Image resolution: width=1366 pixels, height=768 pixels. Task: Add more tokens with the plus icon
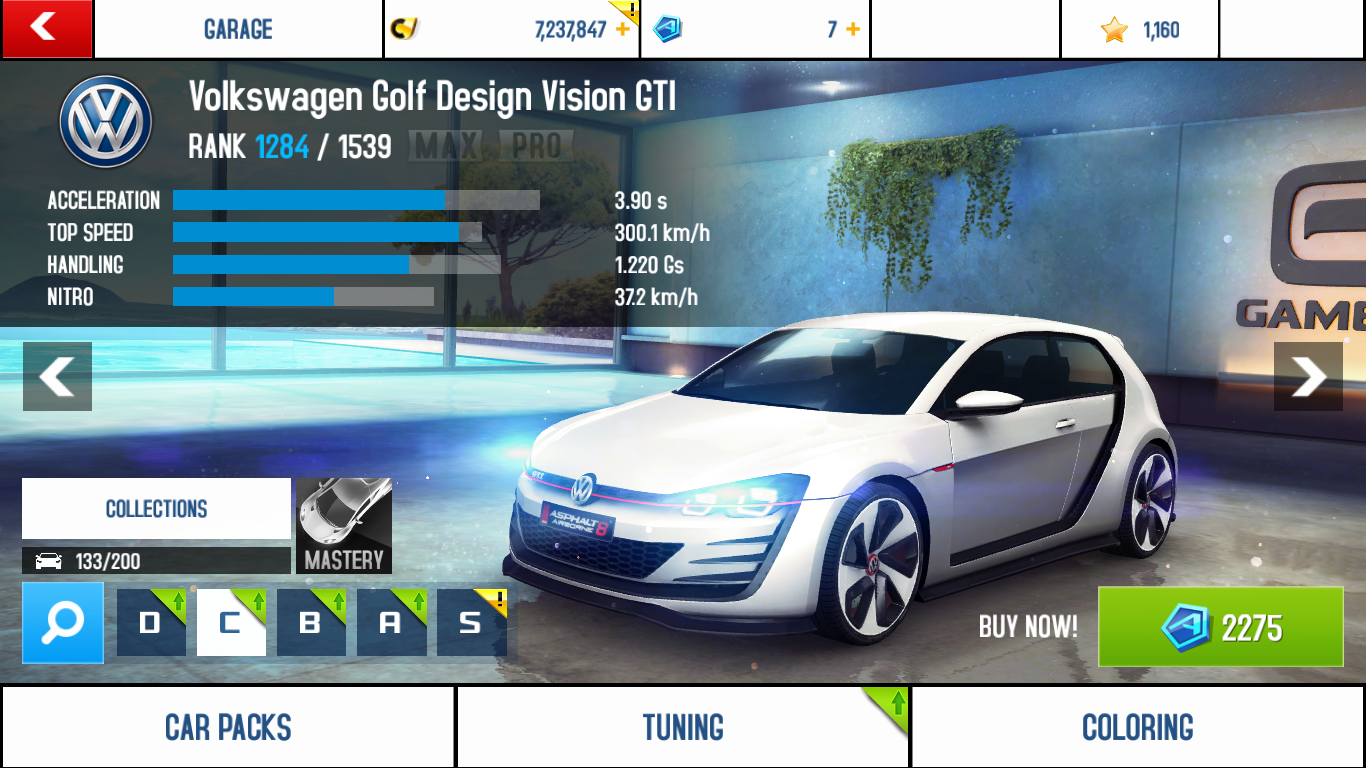click(x=853, y=29)
